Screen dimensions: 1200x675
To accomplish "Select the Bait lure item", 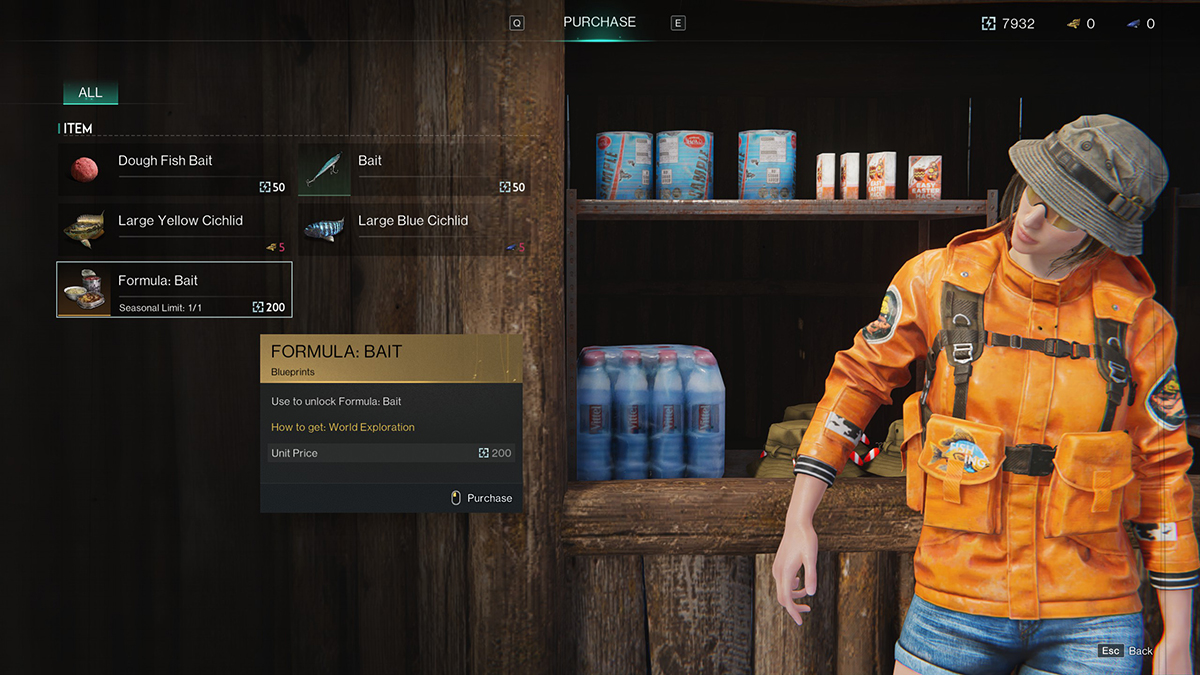I will coord(414,169).
